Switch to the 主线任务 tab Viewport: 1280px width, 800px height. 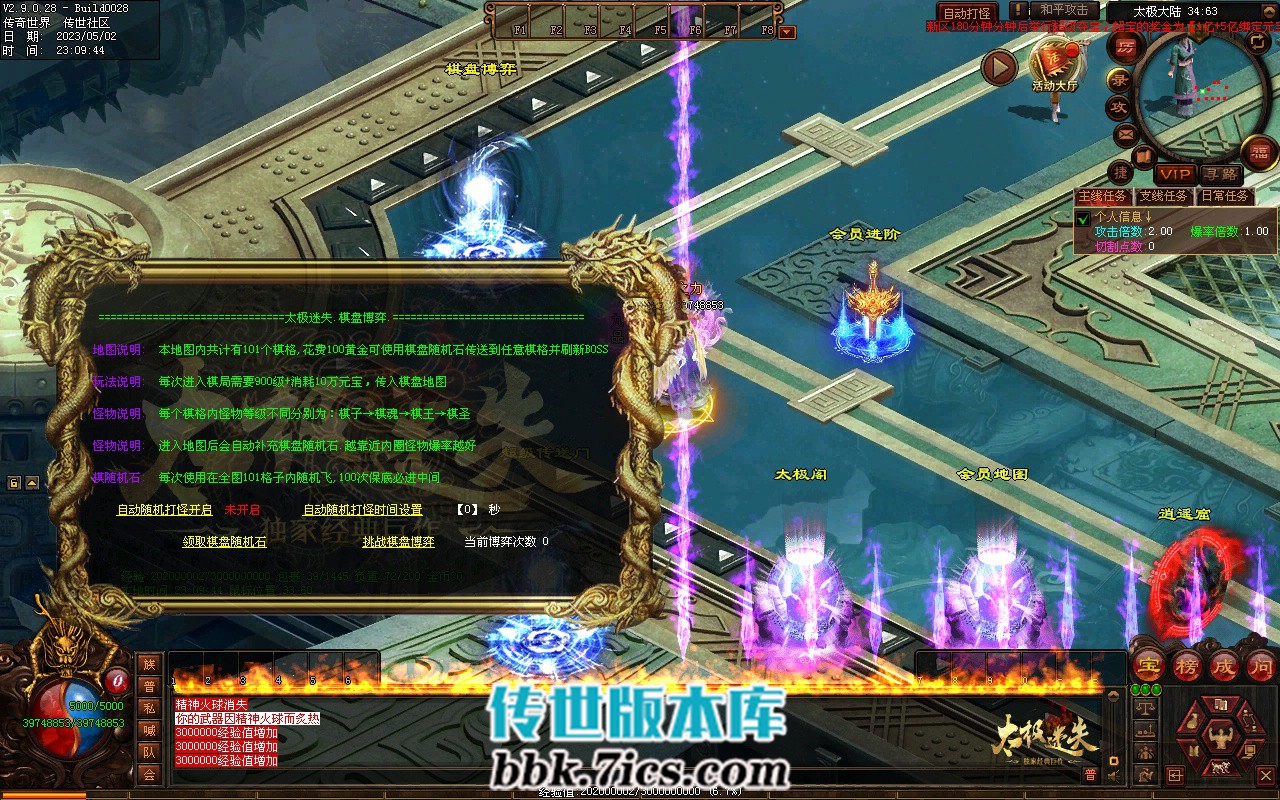[1102, 196]
